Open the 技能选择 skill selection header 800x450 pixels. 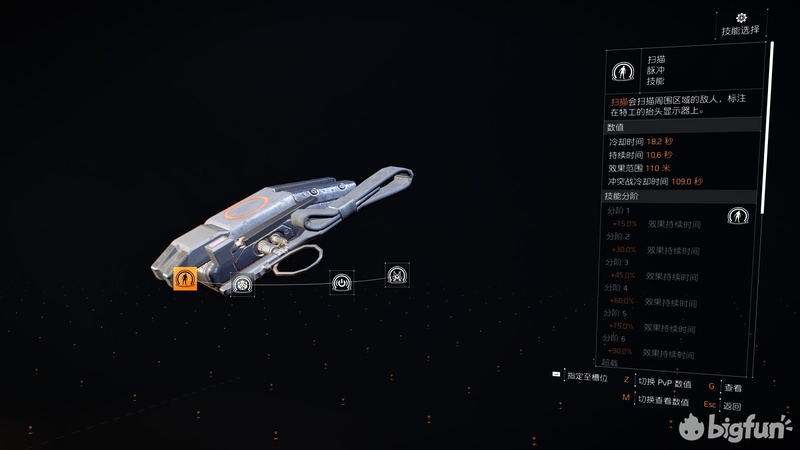[x=740, y=25]
